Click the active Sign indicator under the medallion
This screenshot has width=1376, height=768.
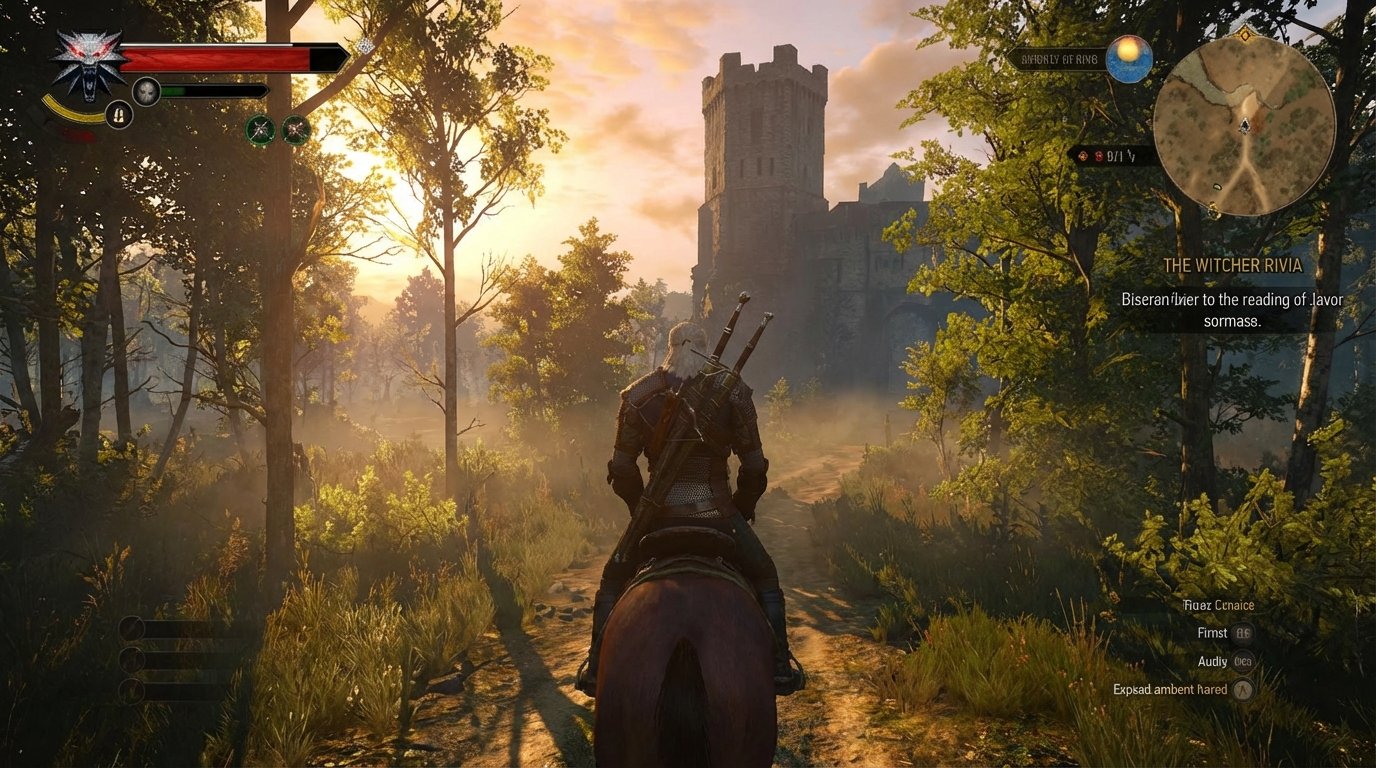(x=117, y=115)
